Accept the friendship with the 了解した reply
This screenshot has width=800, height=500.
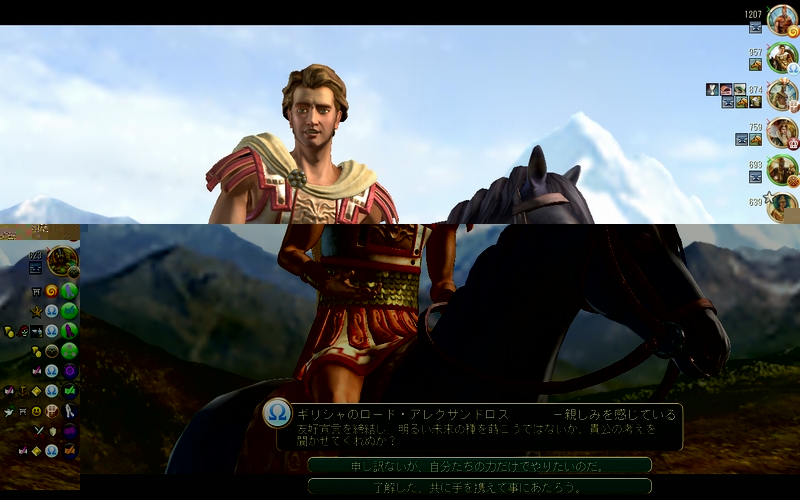[479, 486]
